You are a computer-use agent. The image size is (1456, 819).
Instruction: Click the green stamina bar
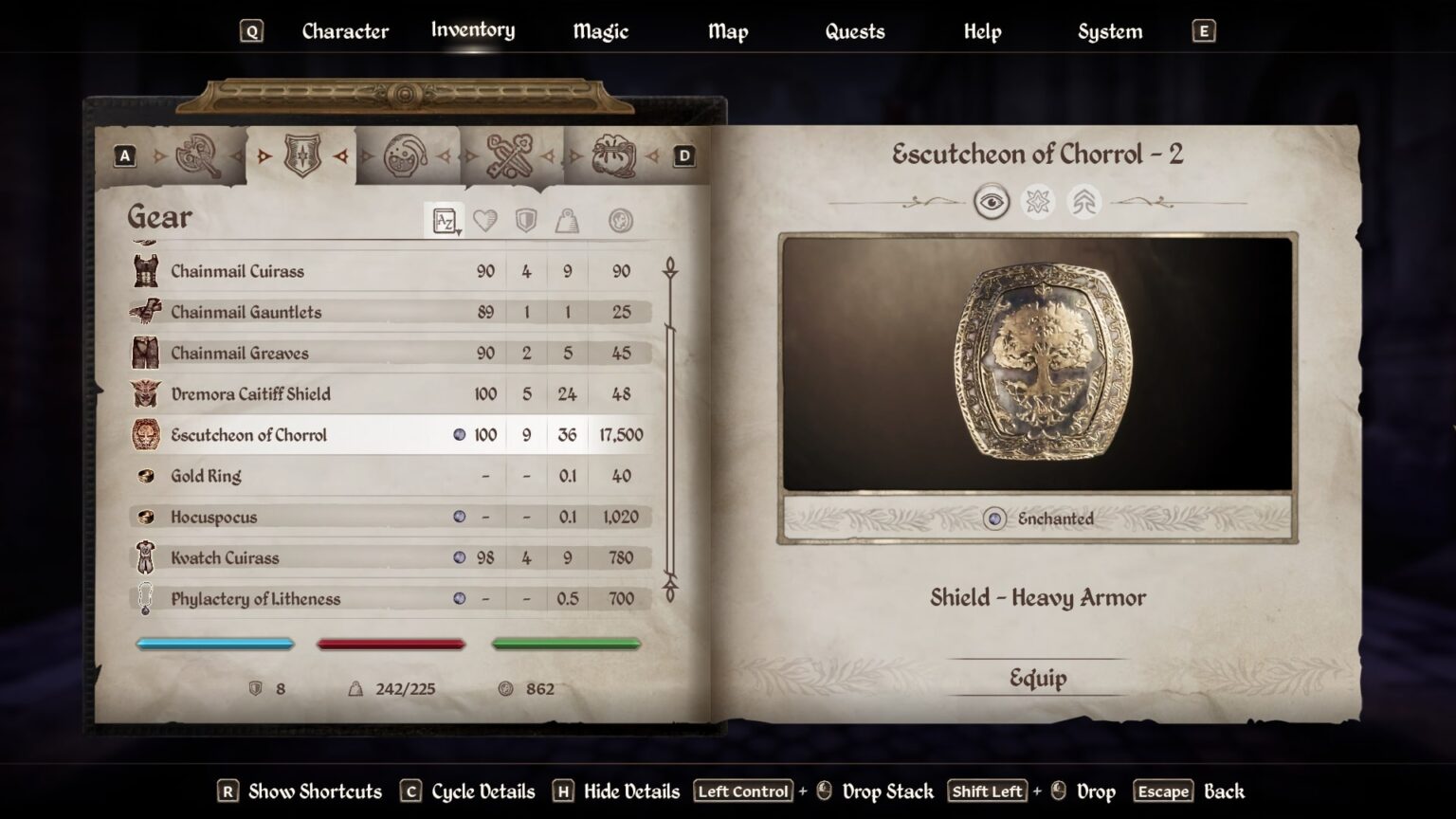[x=566, y=645]
